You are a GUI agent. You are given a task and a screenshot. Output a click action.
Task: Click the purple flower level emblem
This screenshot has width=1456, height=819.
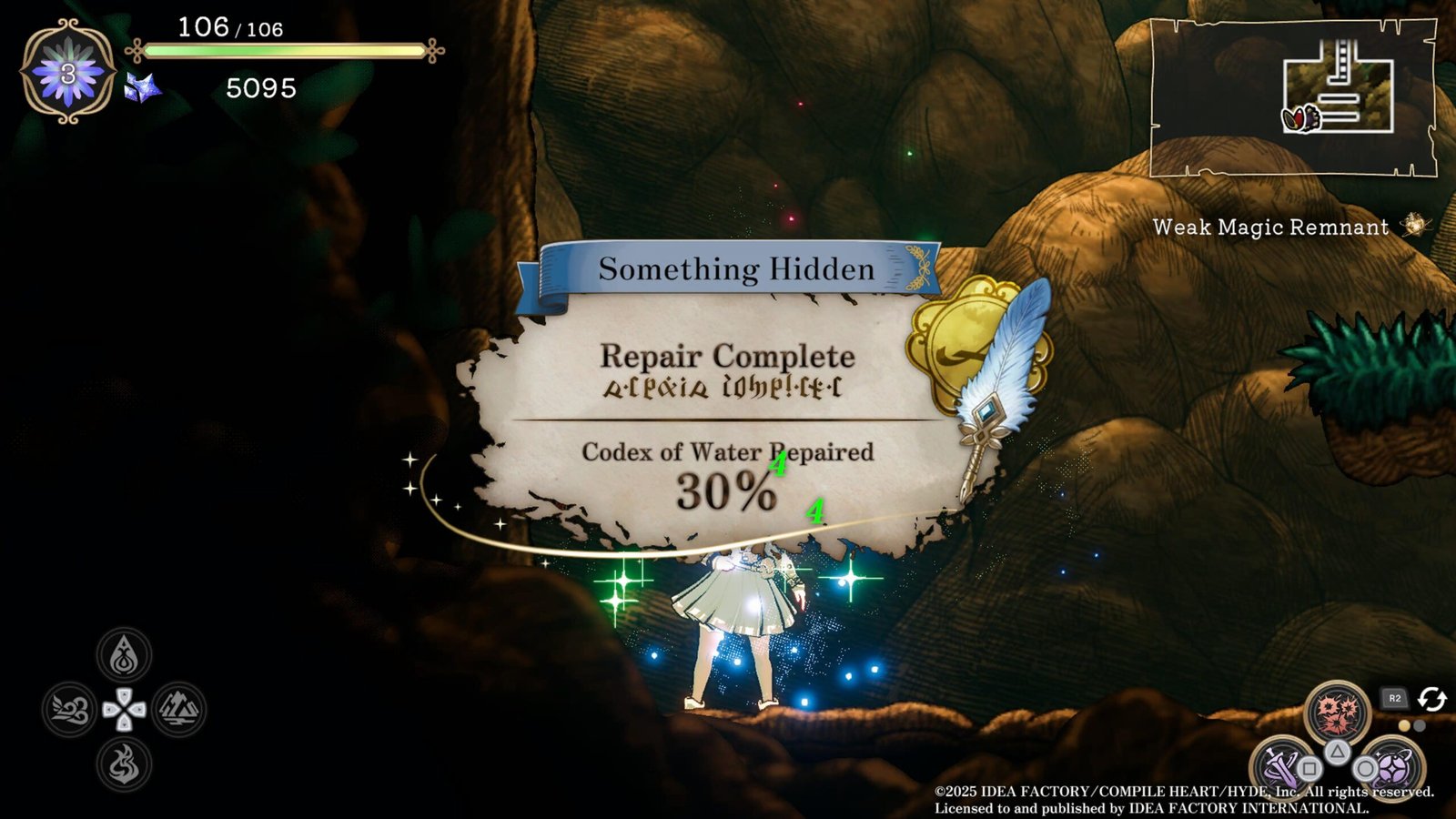68,73
